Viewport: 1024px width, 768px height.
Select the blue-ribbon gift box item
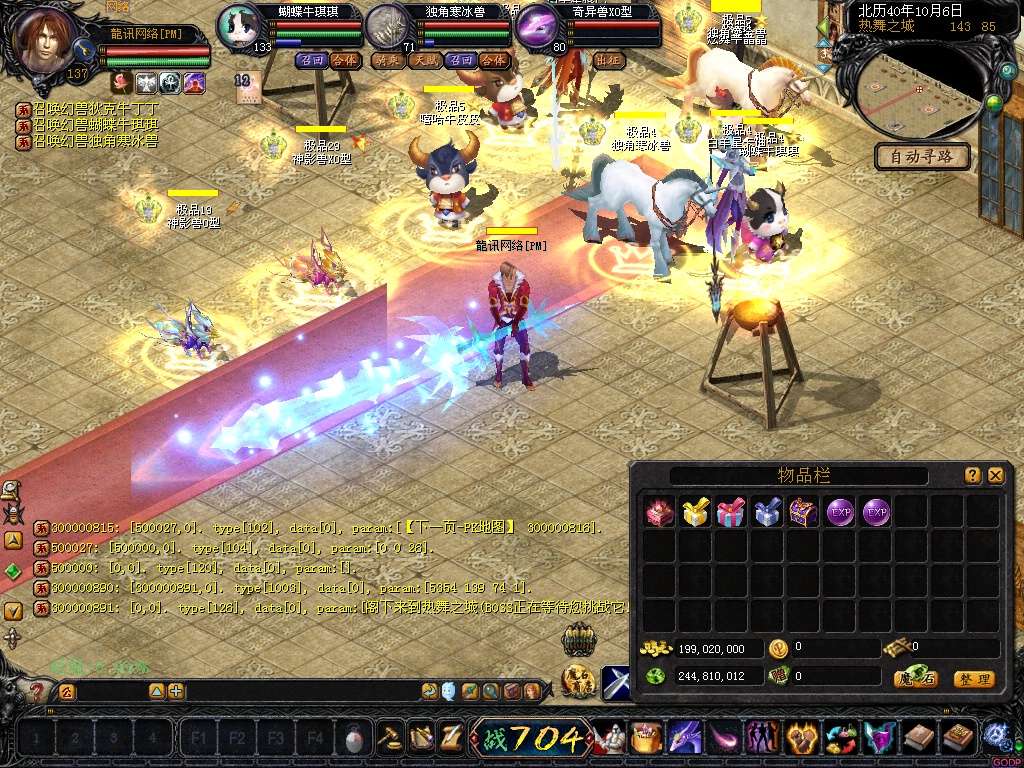click(767, 513)
